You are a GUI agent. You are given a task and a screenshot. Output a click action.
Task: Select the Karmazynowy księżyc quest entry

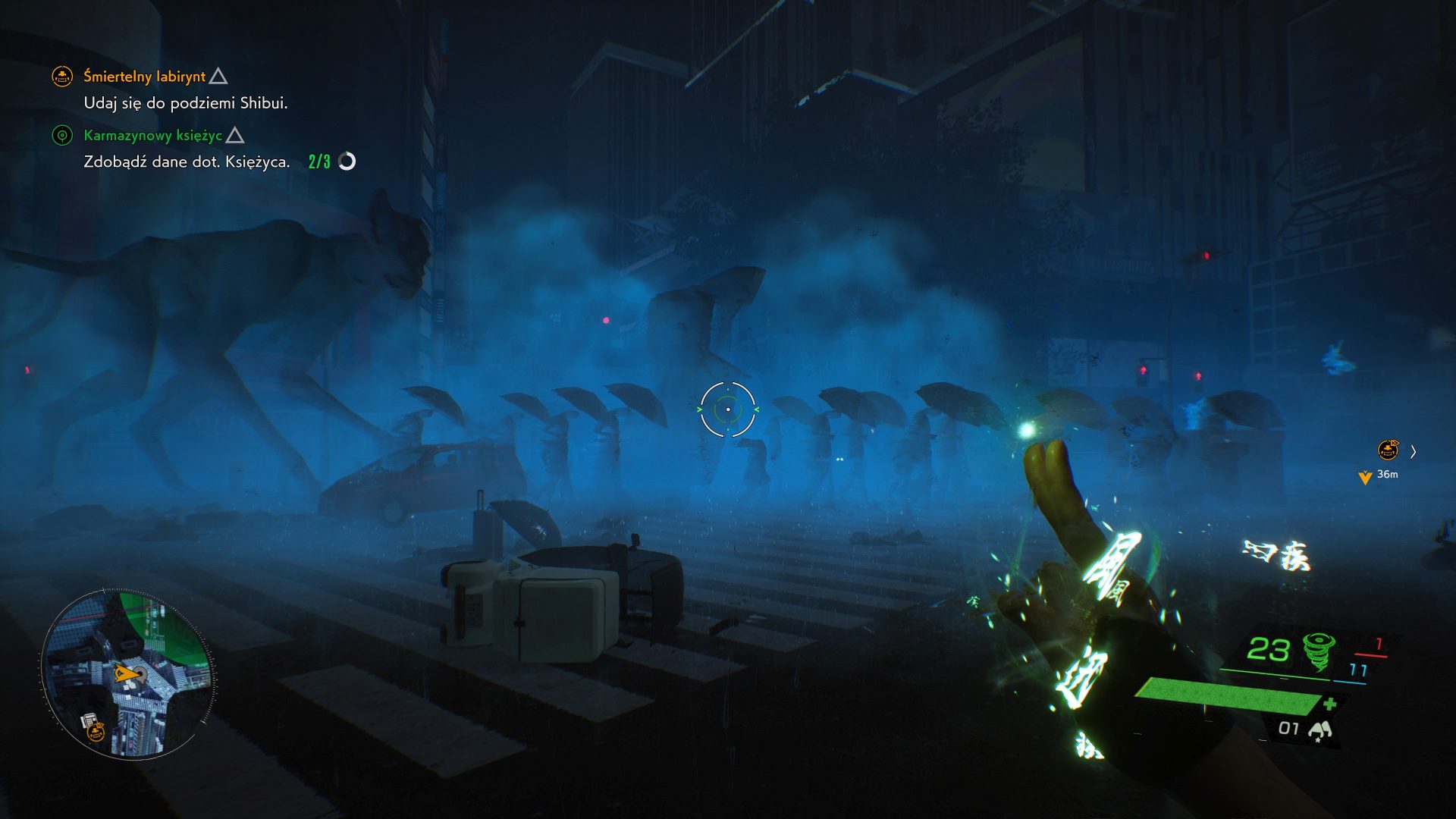tap(152, 136)
